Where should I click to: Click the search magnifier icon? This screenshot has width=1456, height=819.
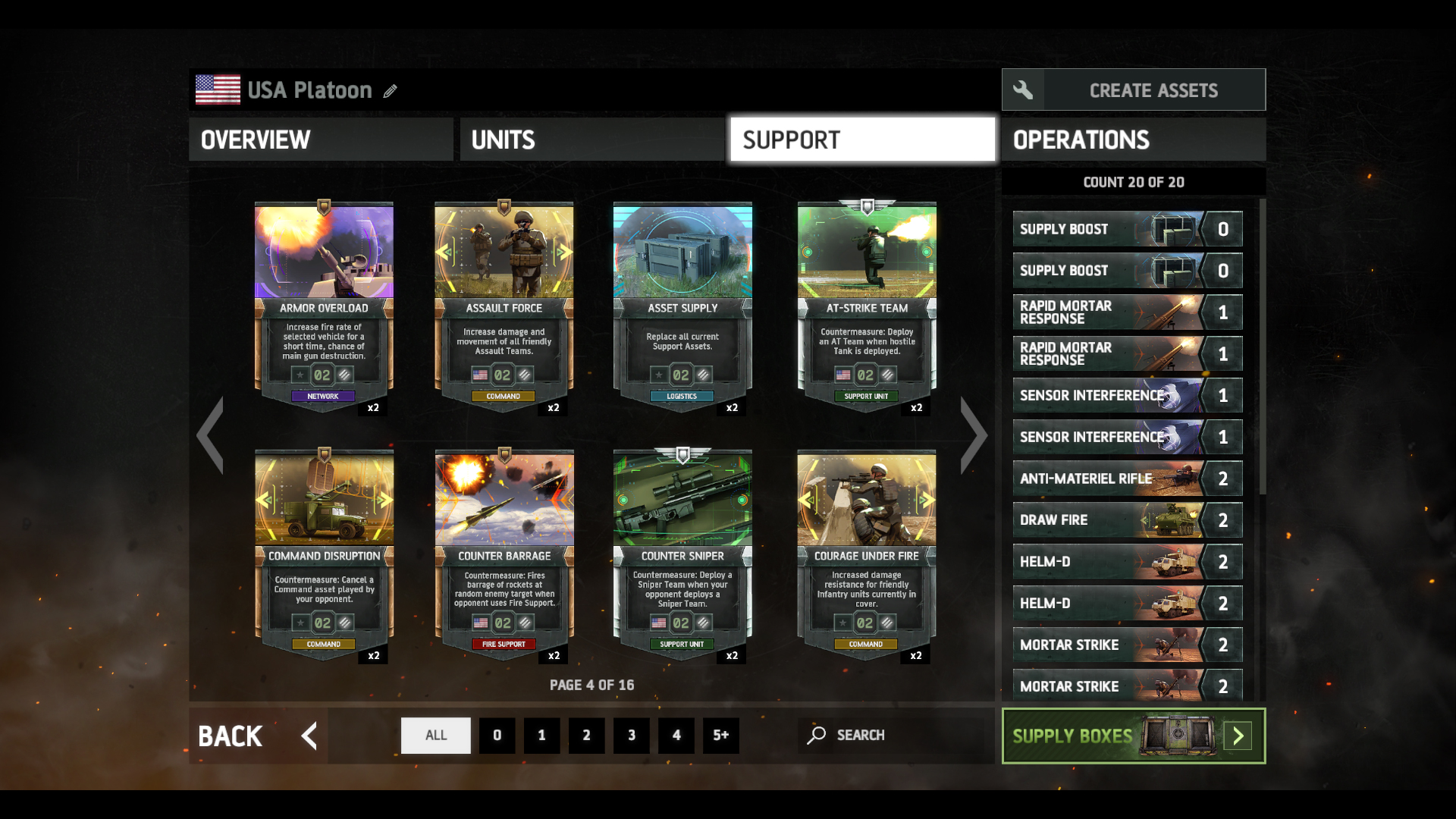tap(817, 735)
